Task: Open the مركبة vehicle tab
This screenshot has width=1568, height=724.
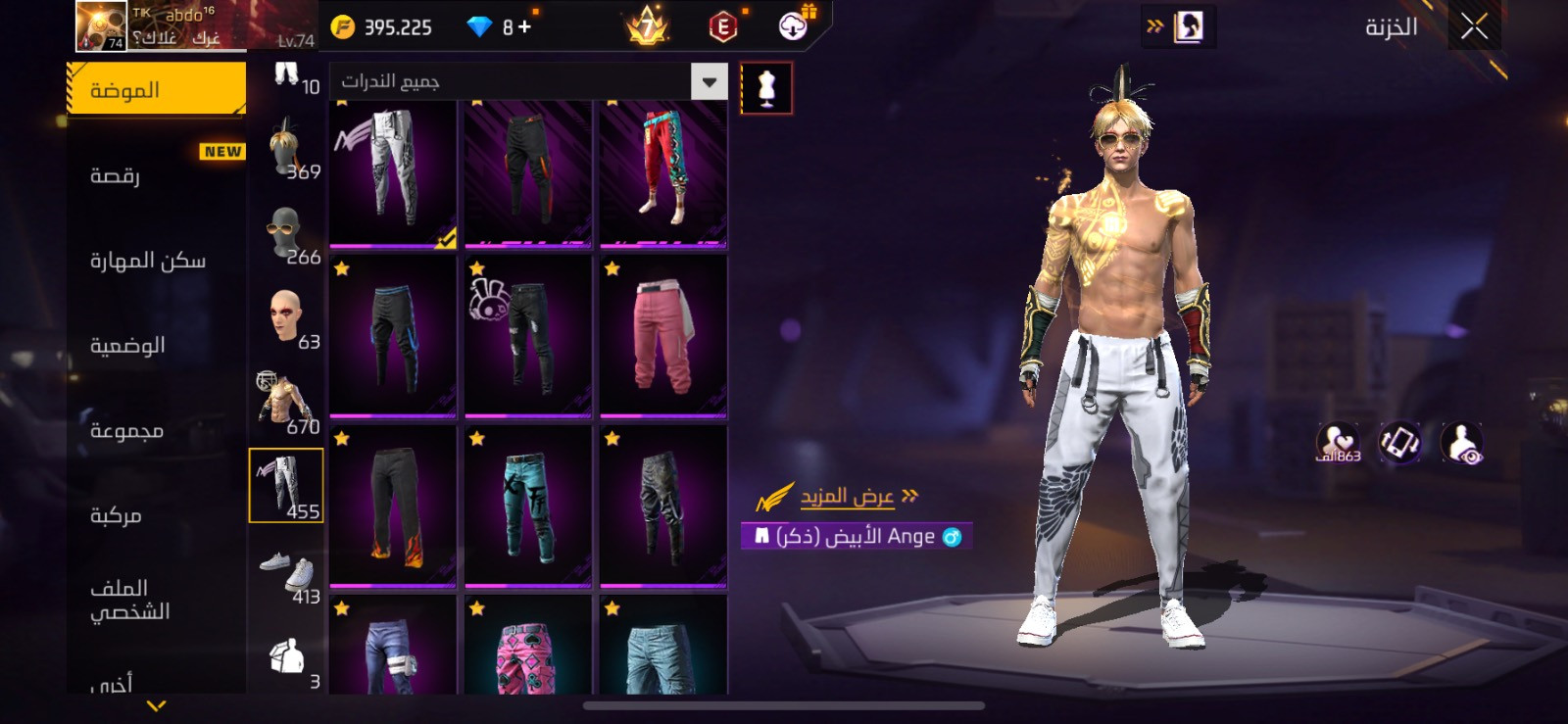Action: tap(116, 515)
